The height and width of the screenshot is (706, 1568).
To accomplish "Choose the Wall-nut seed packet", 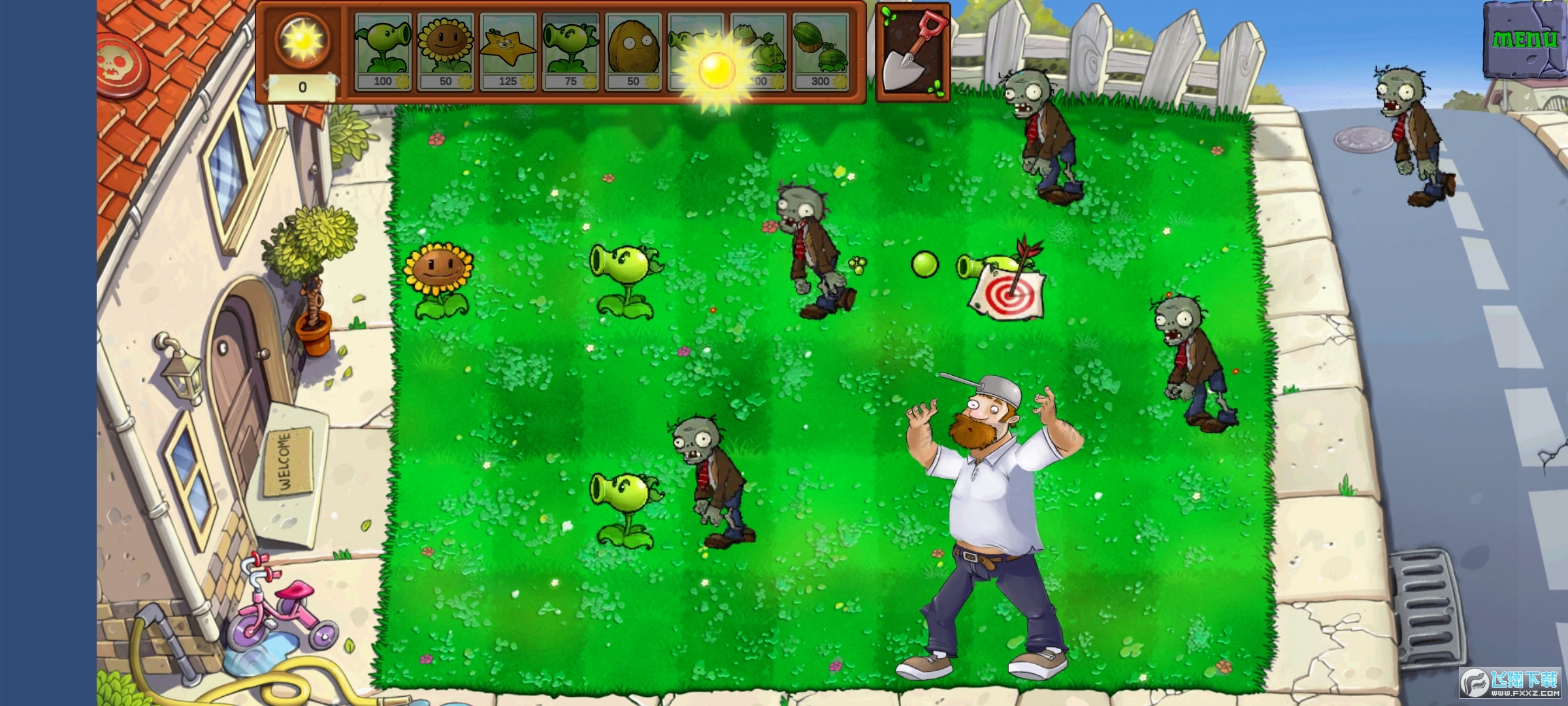I will click(x=632, y=52).
